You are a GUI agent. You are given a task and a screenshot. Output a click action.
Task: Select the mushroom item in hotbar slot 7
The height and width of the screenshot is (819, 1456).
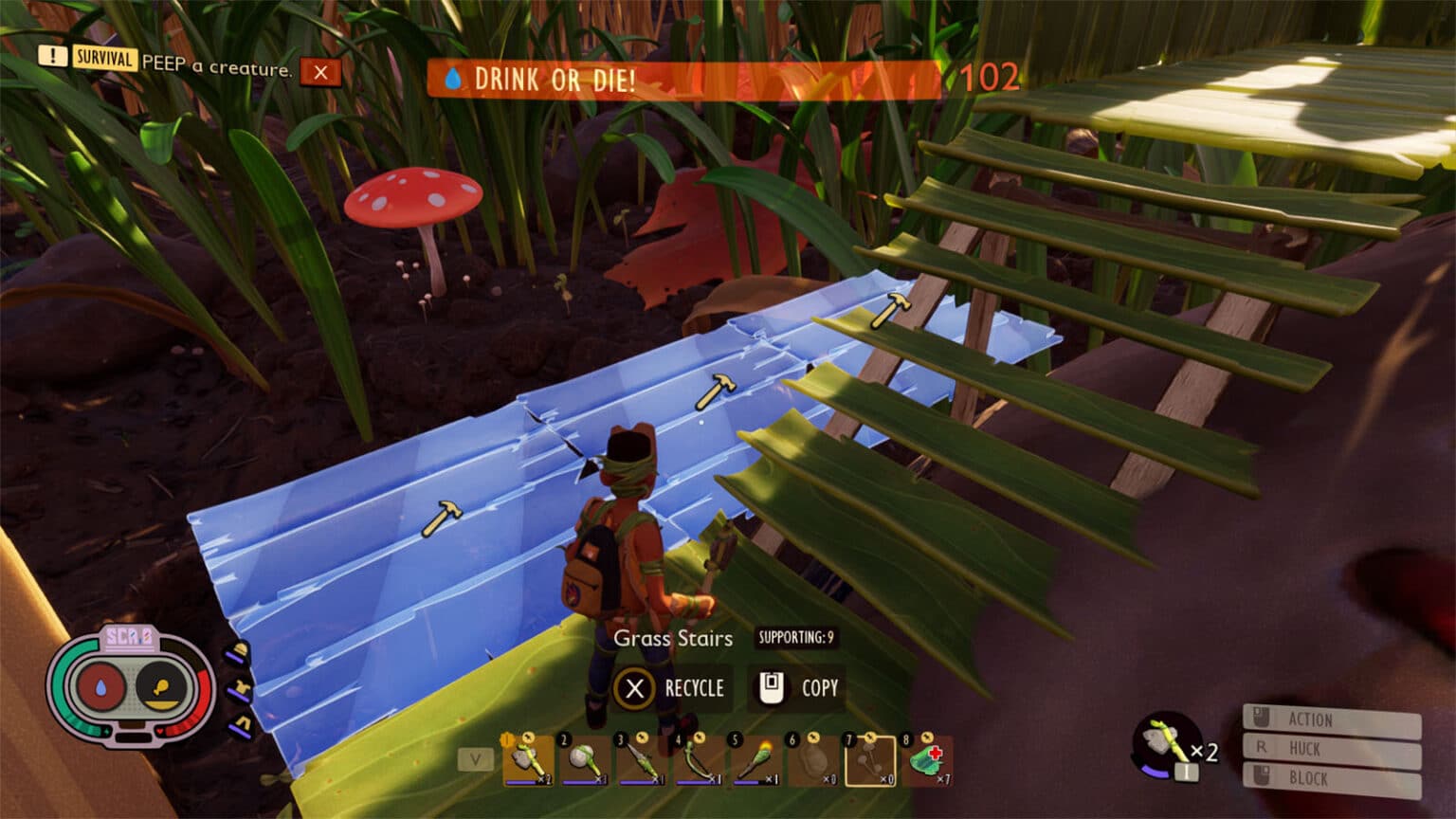[869, 761]
